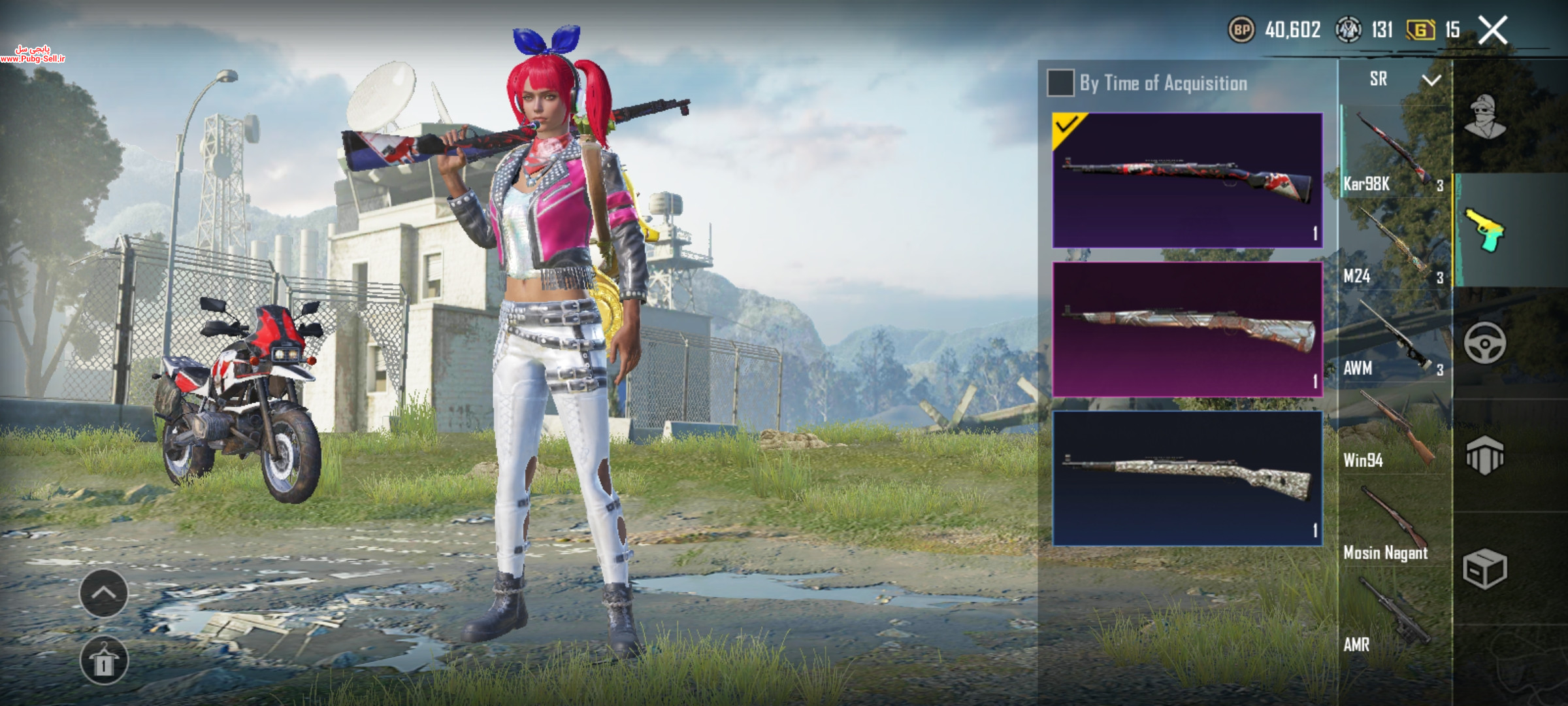1568x706 pixels.
Task: Choose the silver and red Kar98K skin
Action: click(1187, 329)
